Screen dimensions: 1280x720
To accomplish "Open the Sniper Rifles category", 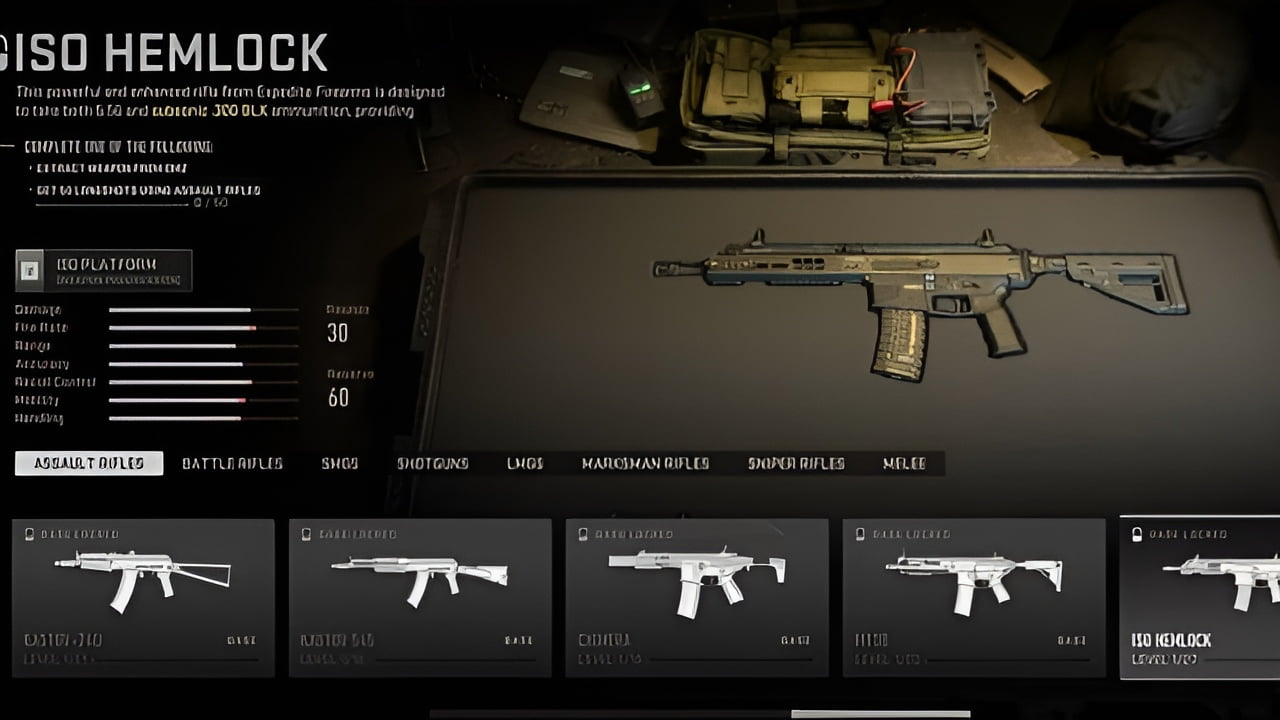I will tap(795, 463).
